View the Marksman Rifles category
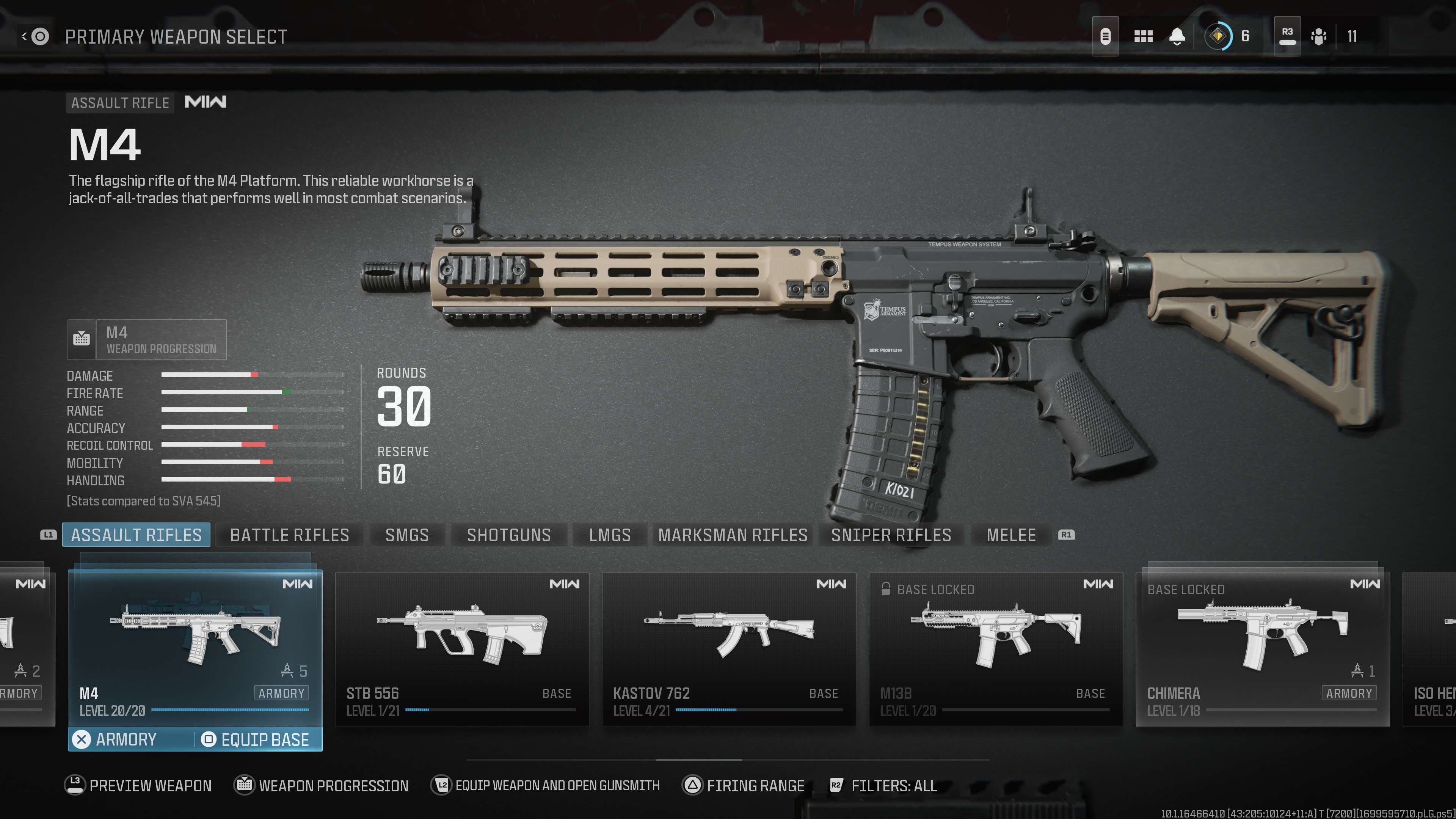 tap(733, 535)
